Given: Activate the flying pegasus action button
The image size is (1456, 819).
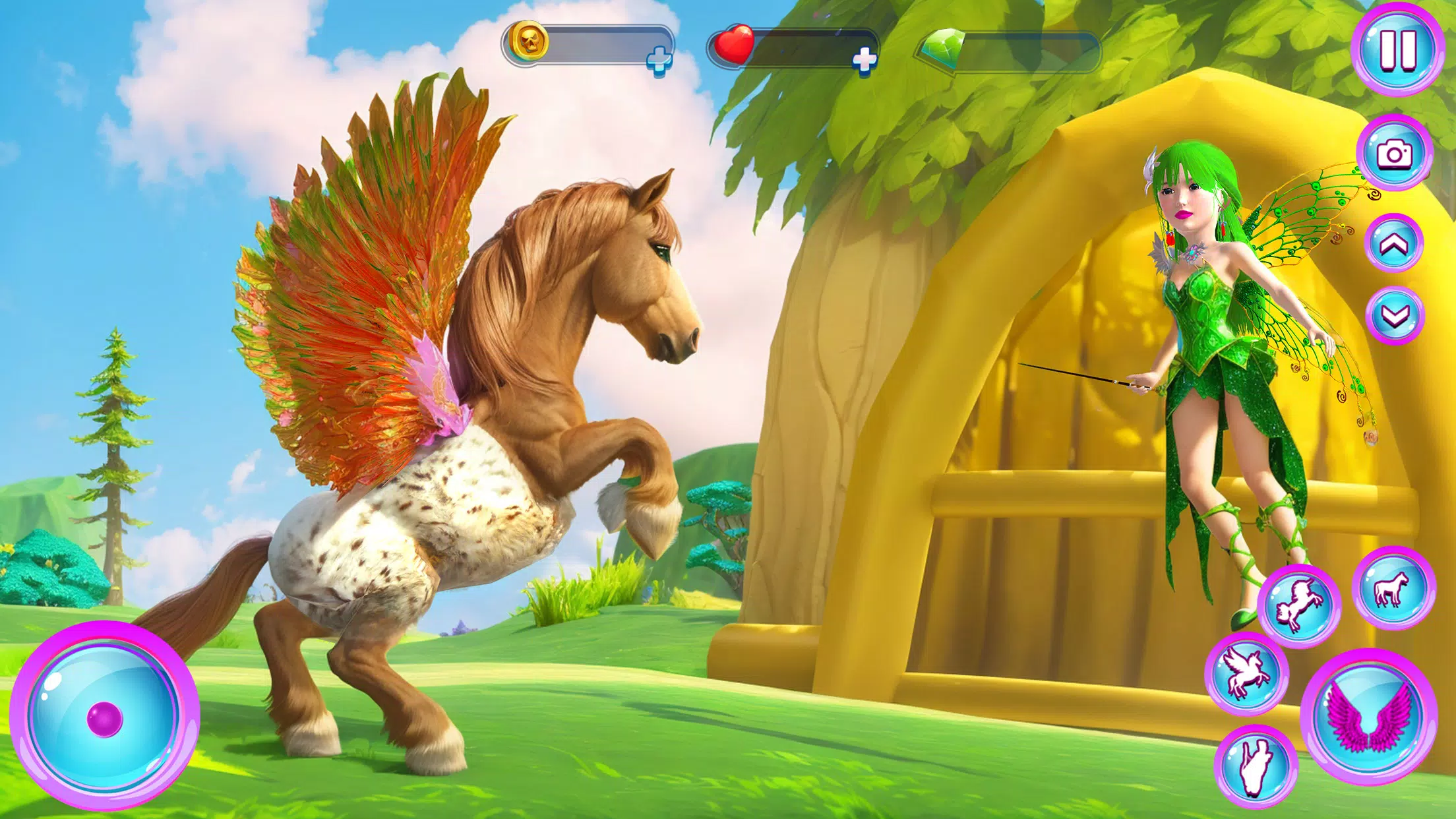Looking at the screenshot, I should (1246, 673).
